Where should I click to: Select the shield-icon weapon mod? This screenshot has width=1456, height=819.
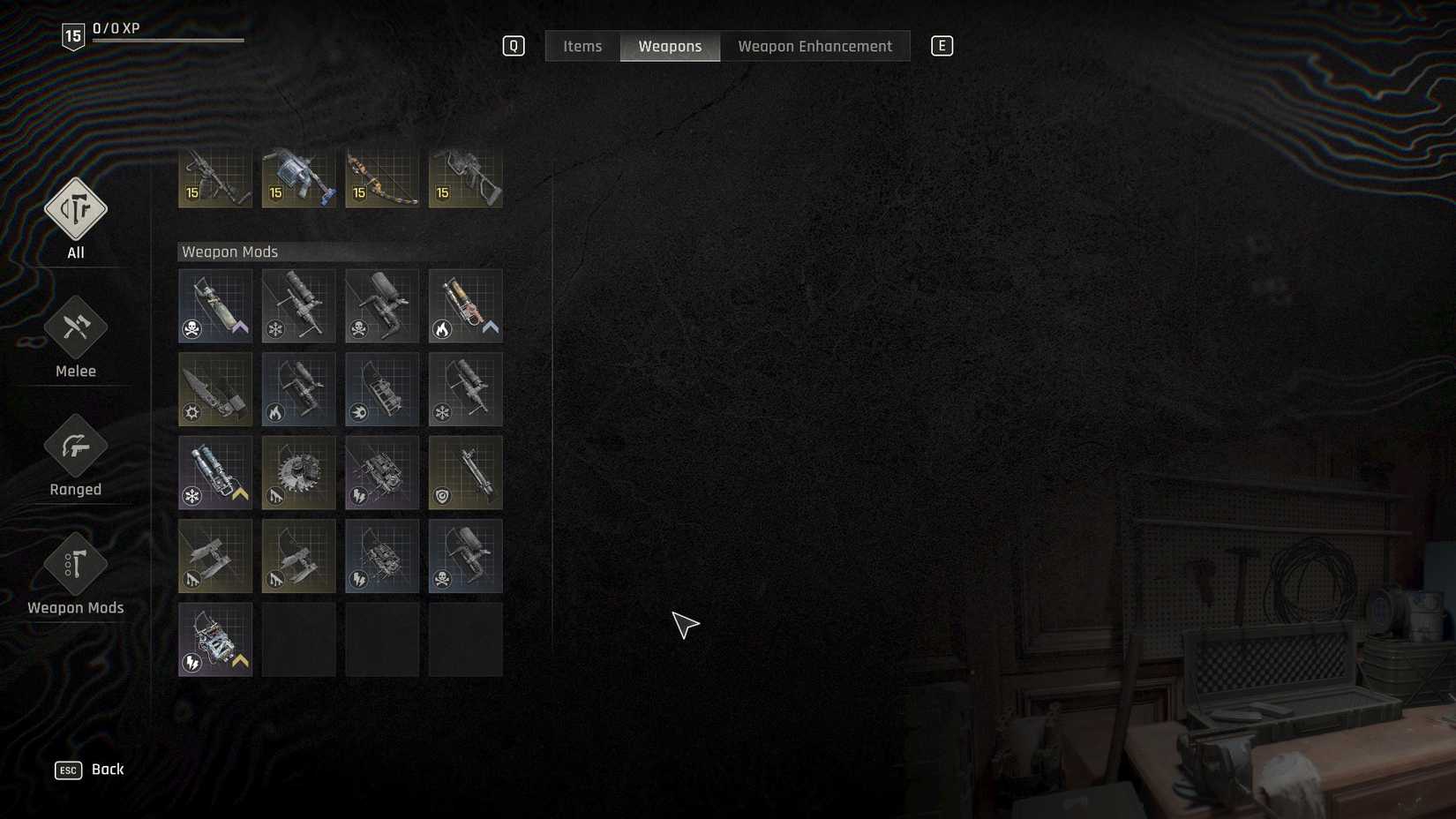pos(466,472)
